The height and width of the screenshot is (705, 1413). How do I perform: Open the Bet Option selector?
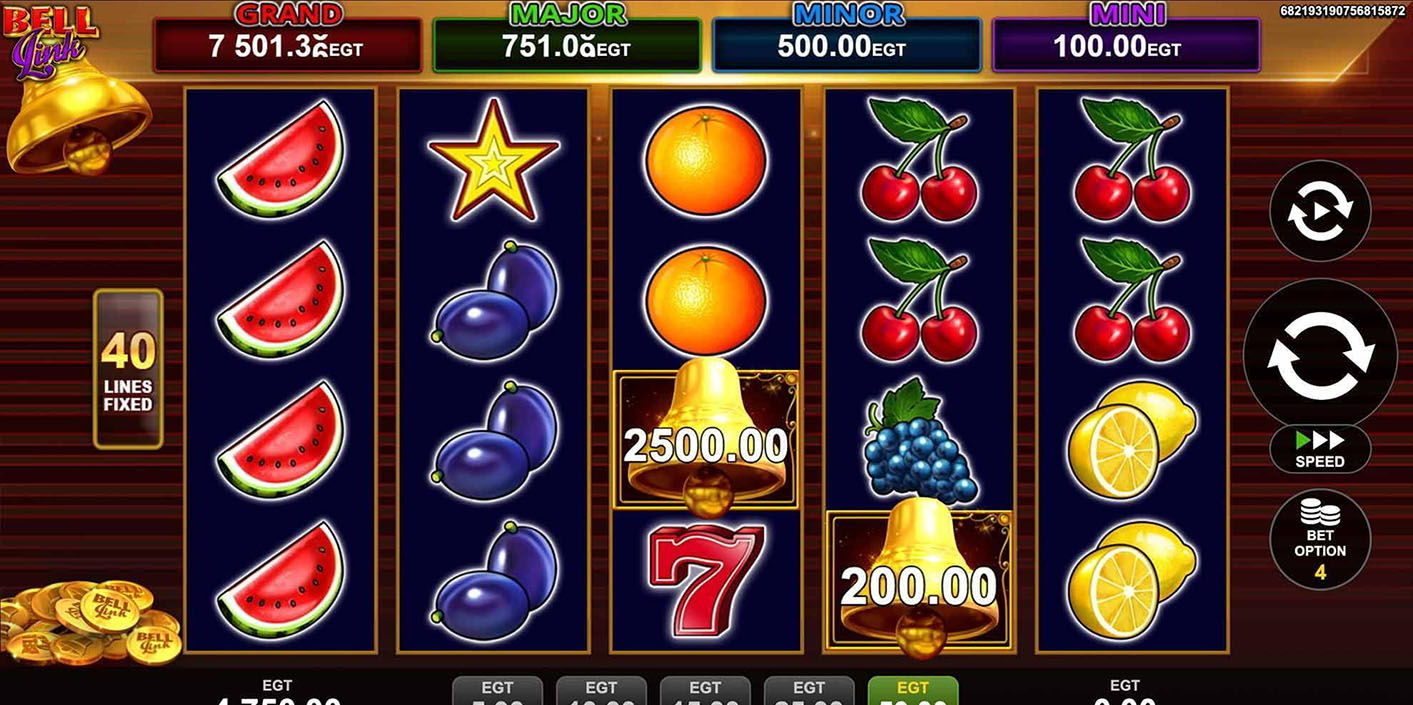pos(1319,539)
